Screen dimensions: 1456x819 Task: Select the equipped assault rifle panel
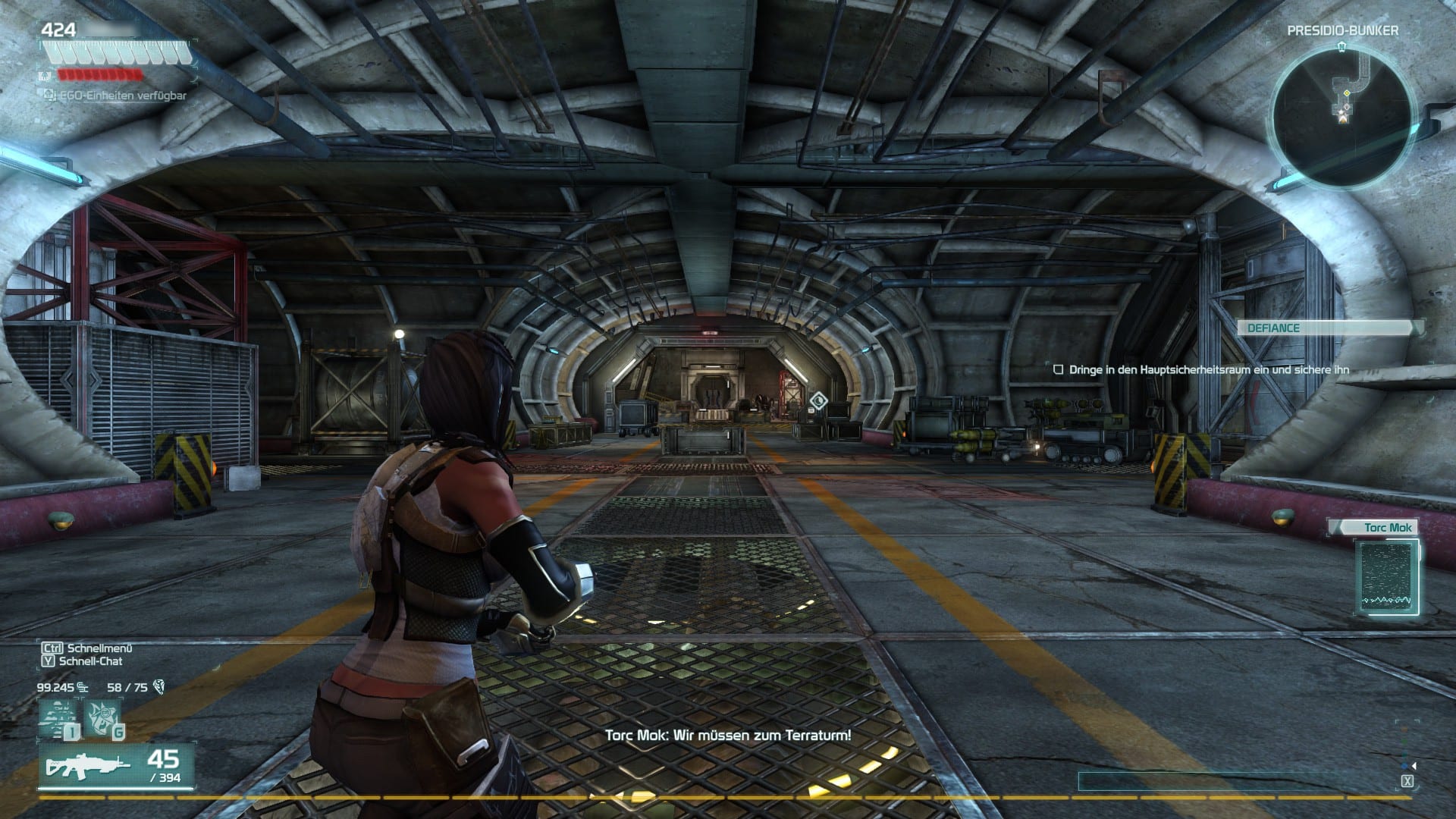pyautogui.click(x=117, y=767)
